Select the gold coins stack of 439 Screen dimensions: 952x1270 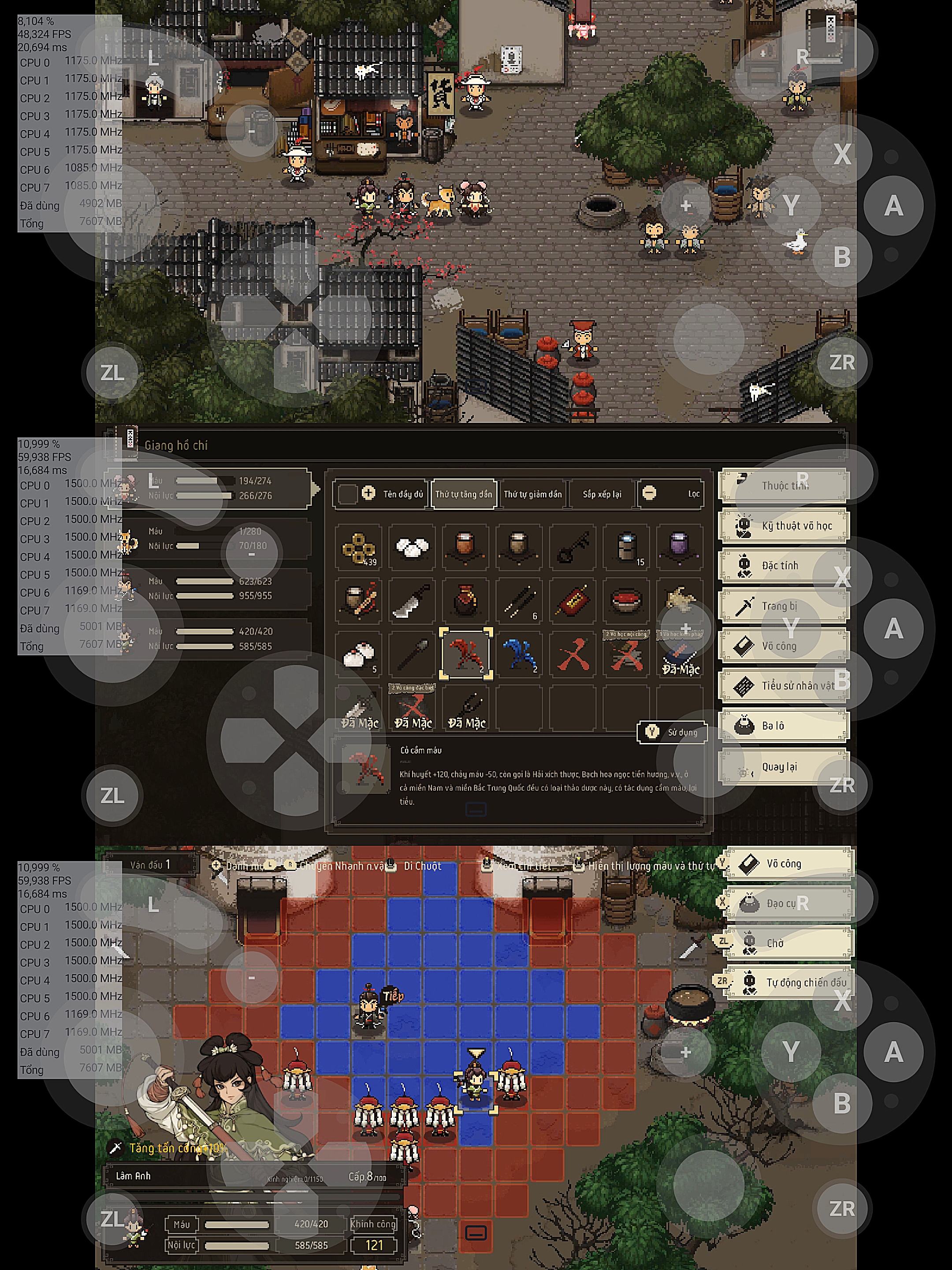[359, 547]
